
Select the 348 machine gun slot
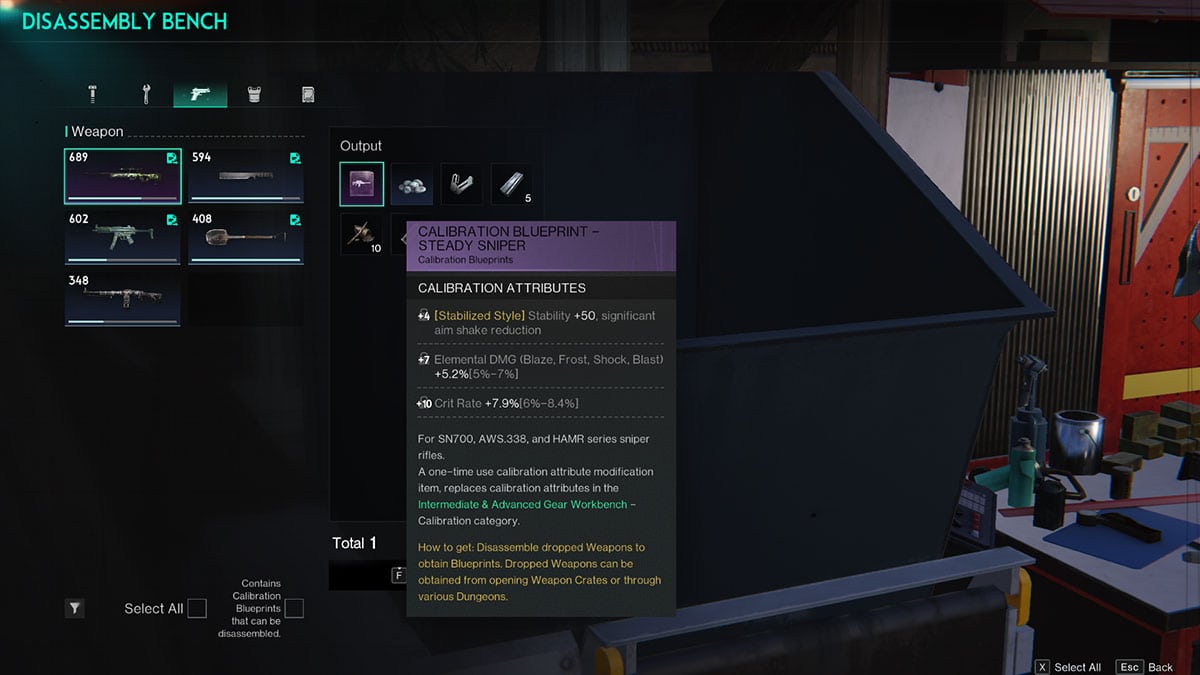pos(123,299)
